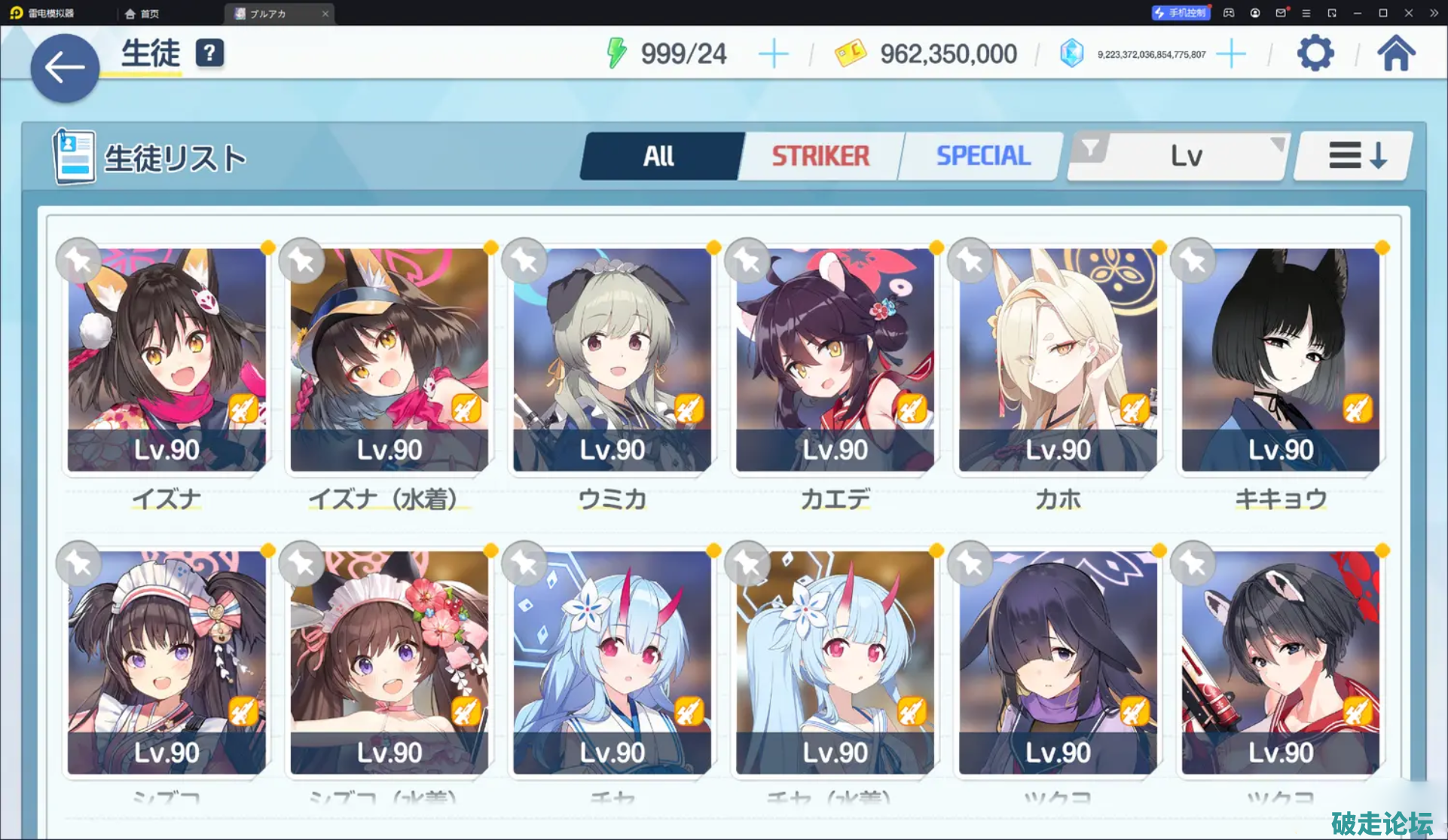Open the gear settings menu
This screenshot has height=840, width=1448.
(1315, 53)
